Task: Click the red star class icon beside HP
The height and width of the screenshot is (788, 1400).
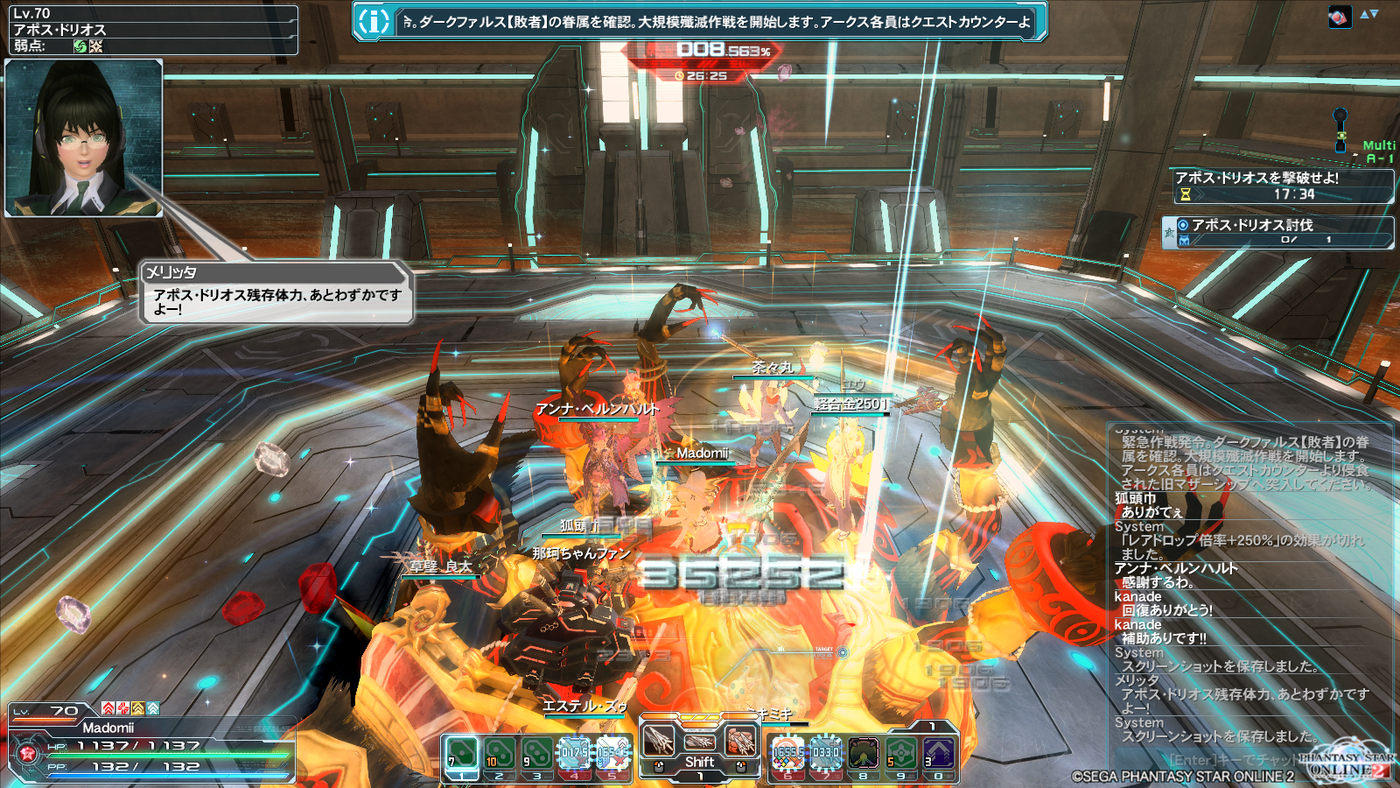Action: point(25,750)
